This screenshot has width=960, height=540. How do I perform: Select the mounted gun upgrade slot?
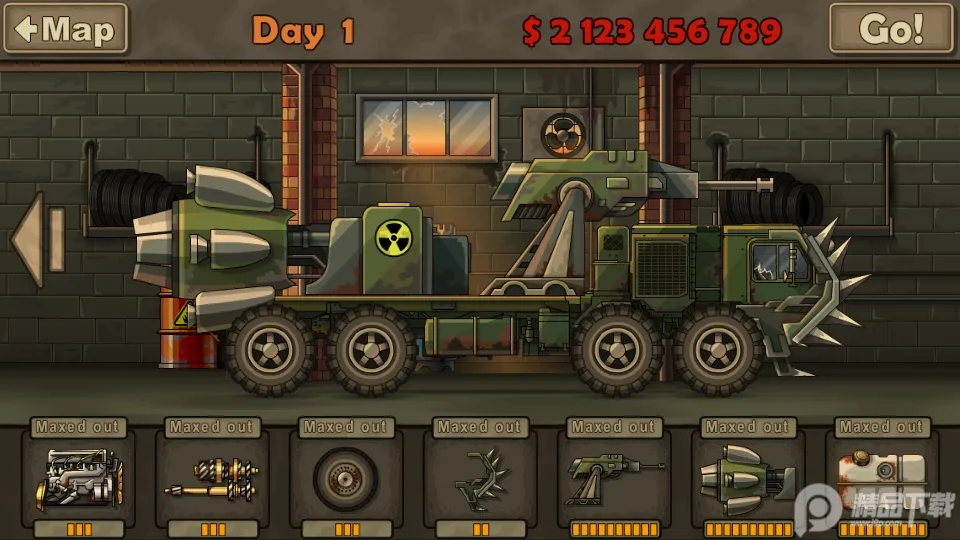click(x=614, y=479)
